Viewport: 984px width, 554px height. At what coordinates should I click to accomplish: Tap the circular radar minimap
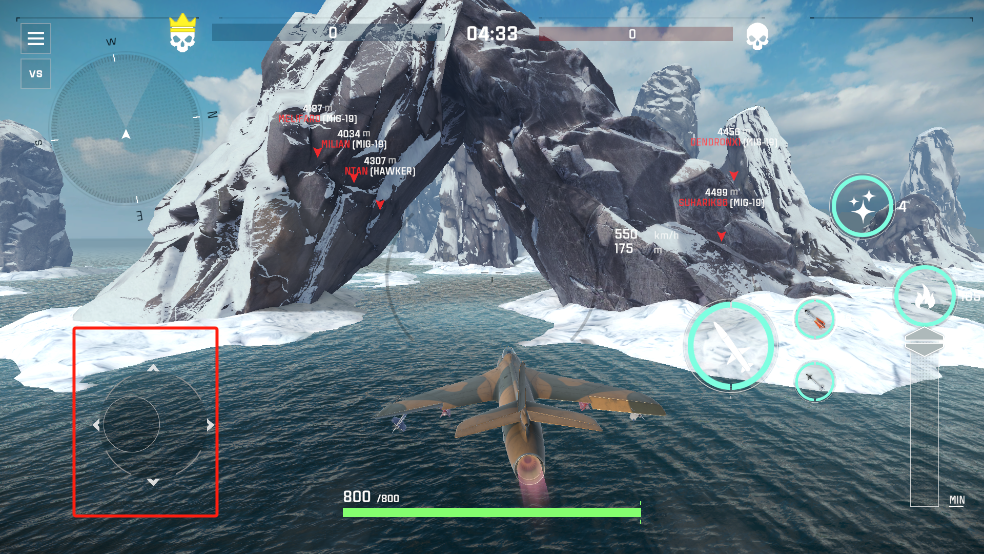tap(126, 129)
